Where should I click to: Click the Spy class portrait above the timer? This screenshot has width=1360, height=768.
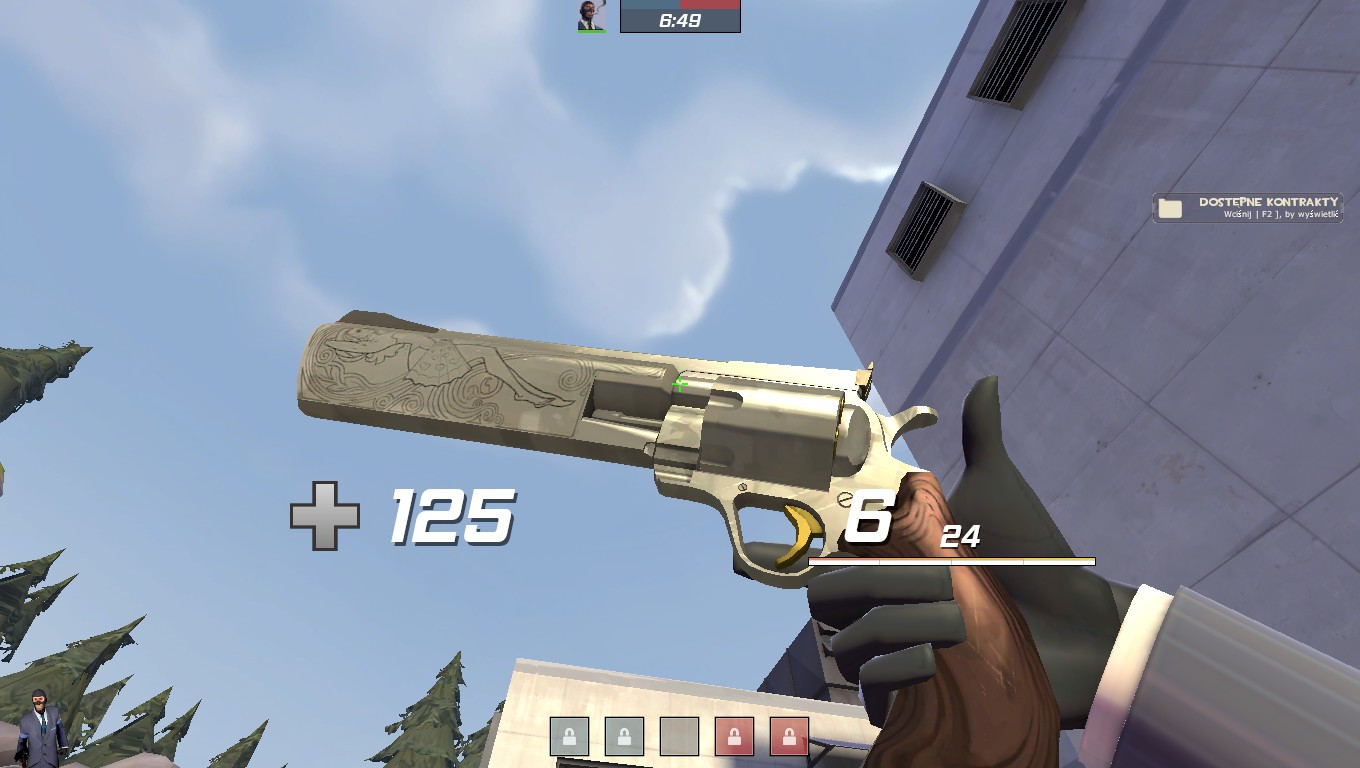tap(591, 16)
